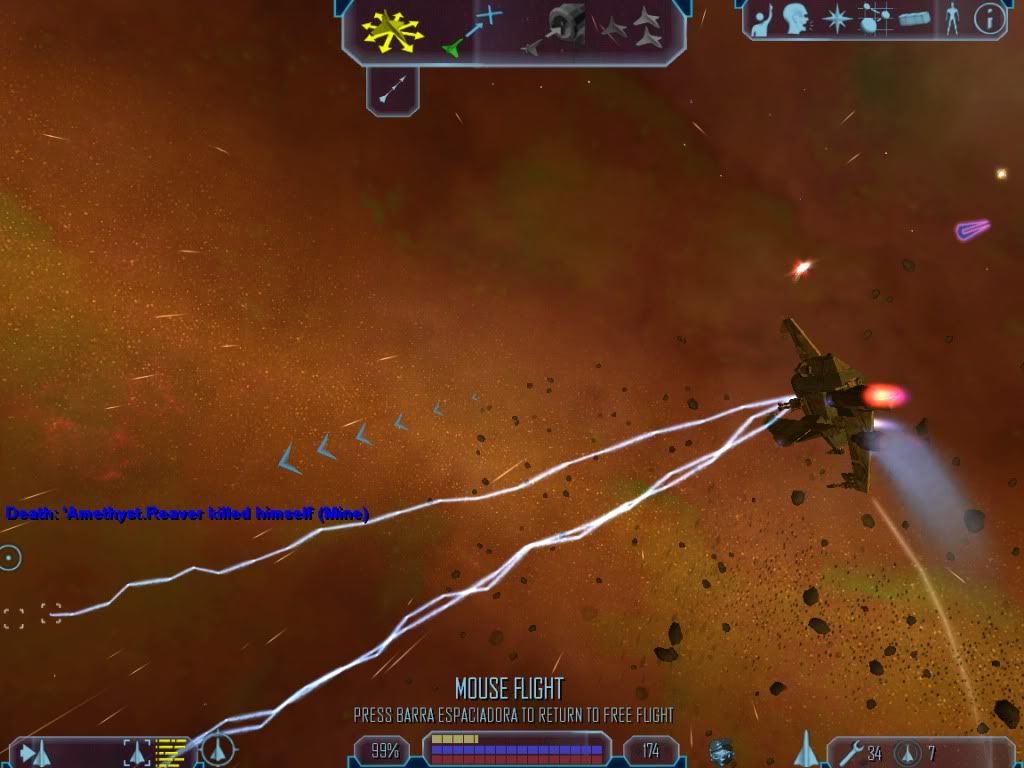Image resolution: width=1024 pixels, height=768 pixels.
Task: Open the Nav Map star icon
Action: [835, 19]
